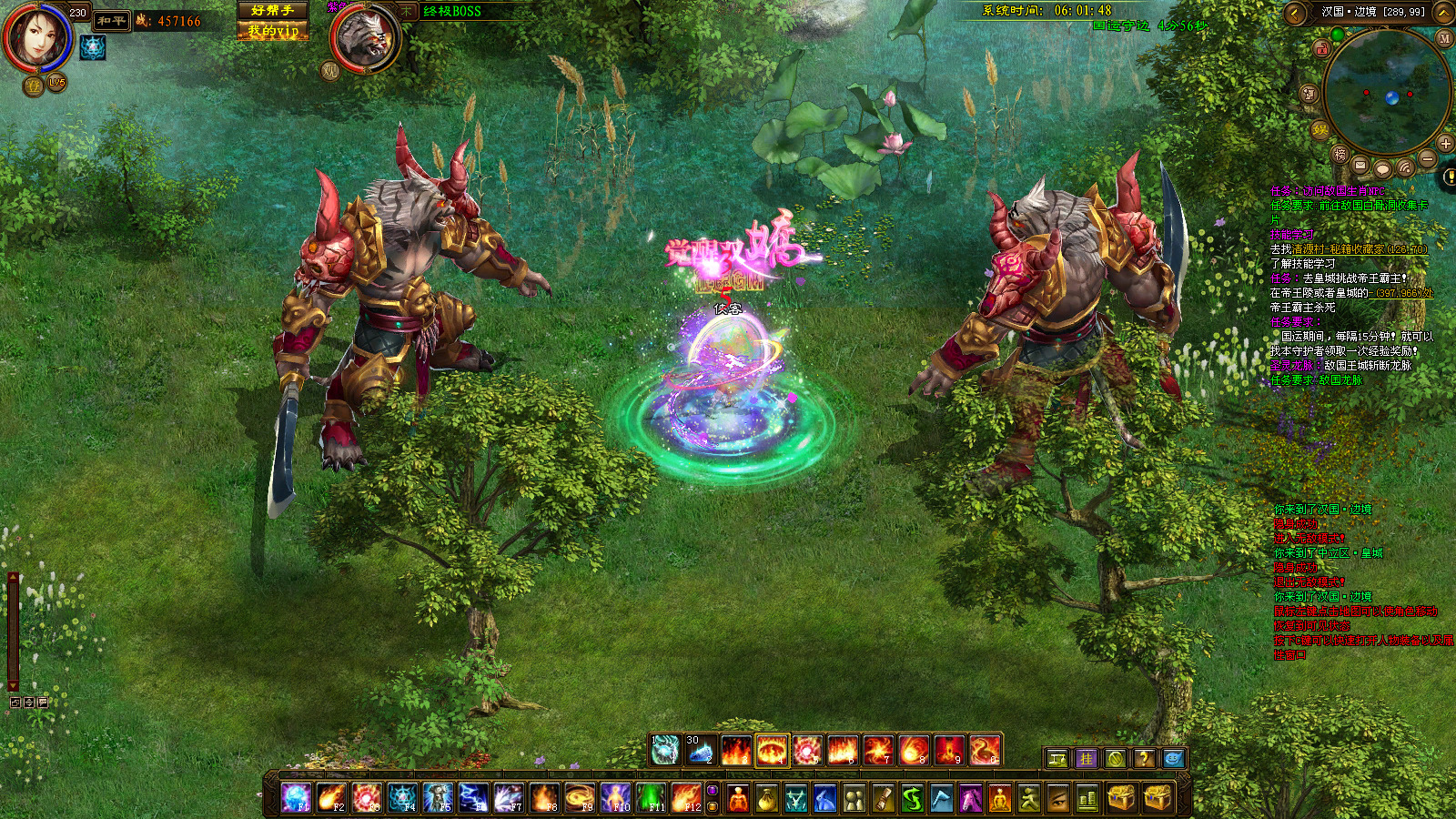Open the world map with M button
Viewport: 1456px width, 819px height.
1444,38
